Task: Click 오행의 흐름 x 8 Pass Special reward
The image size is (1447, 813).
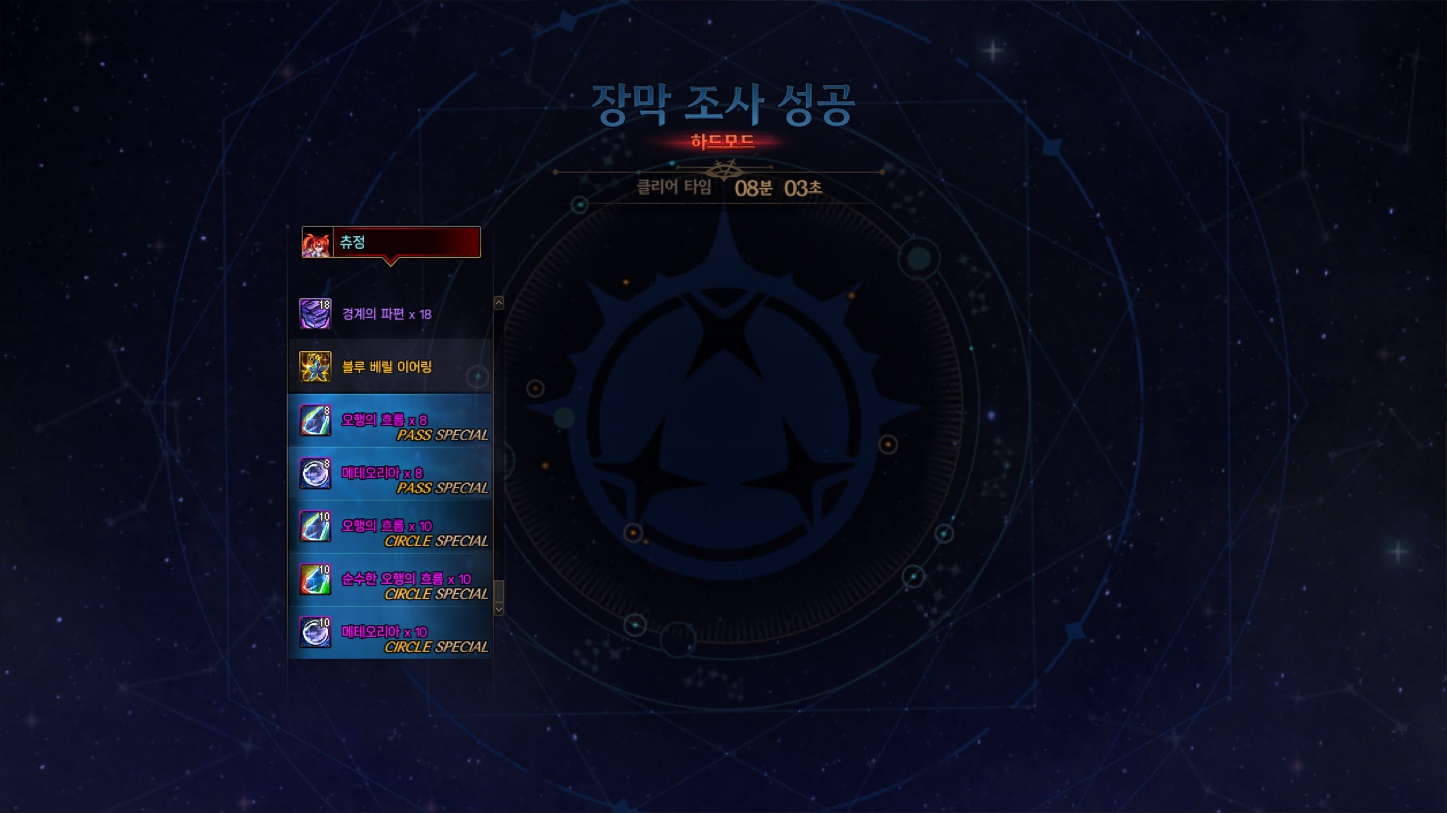Action: [x=390, y=420]
